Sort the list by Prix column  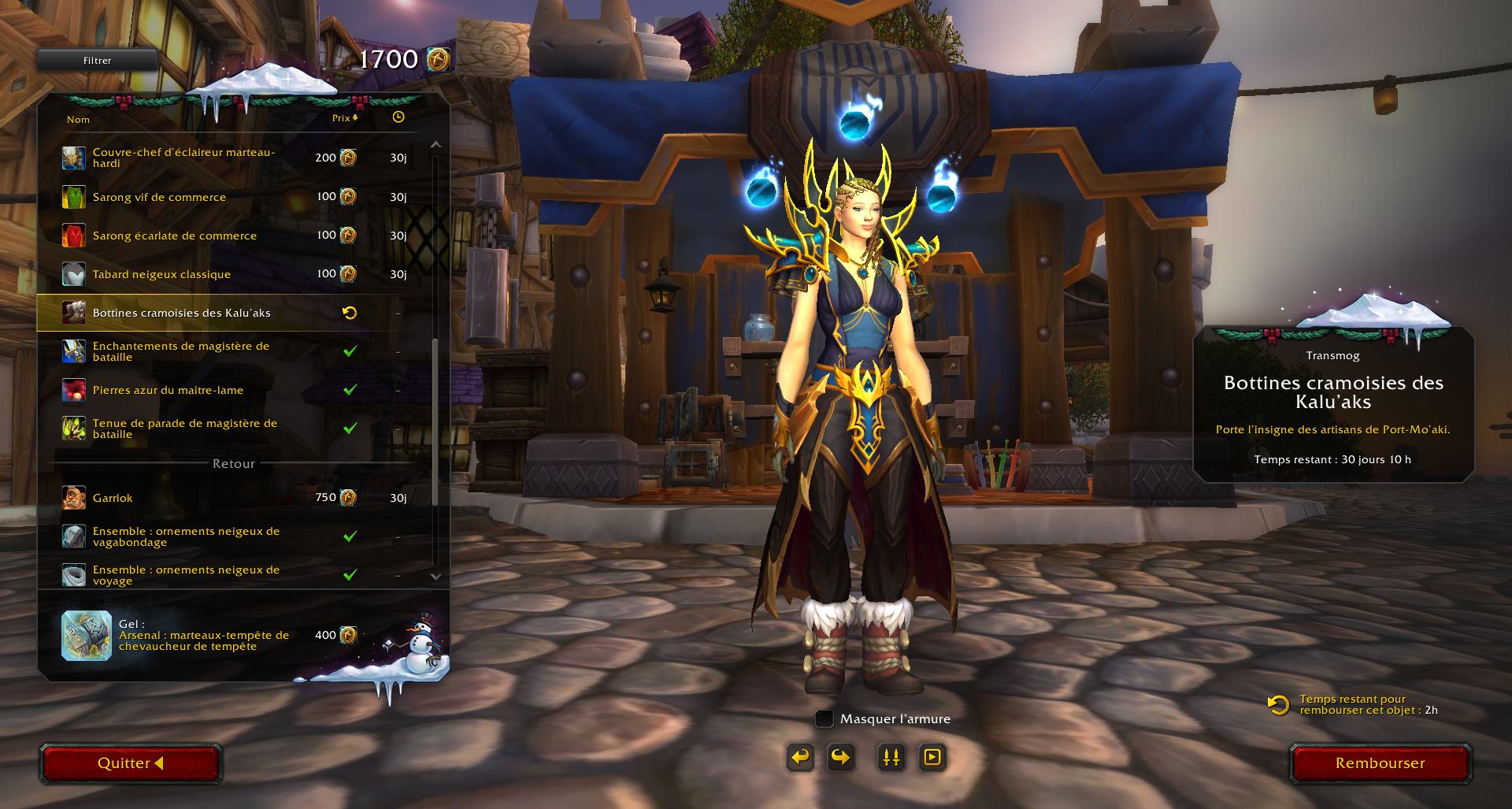pos(344,118)
